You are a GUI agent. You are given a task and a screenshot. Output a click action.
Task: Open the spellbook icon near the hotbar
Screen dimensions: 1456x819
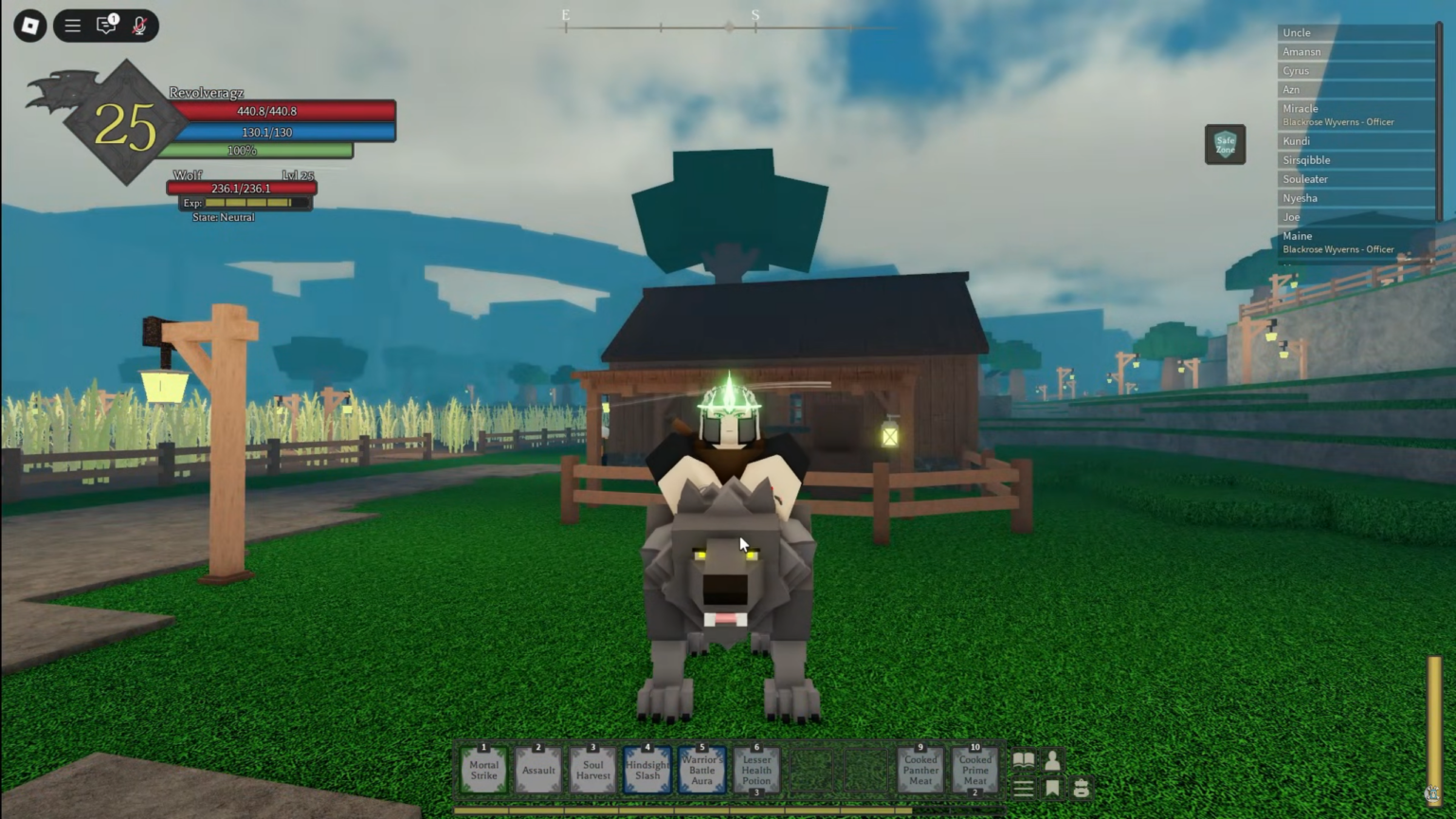click(x=1024, y=758)
